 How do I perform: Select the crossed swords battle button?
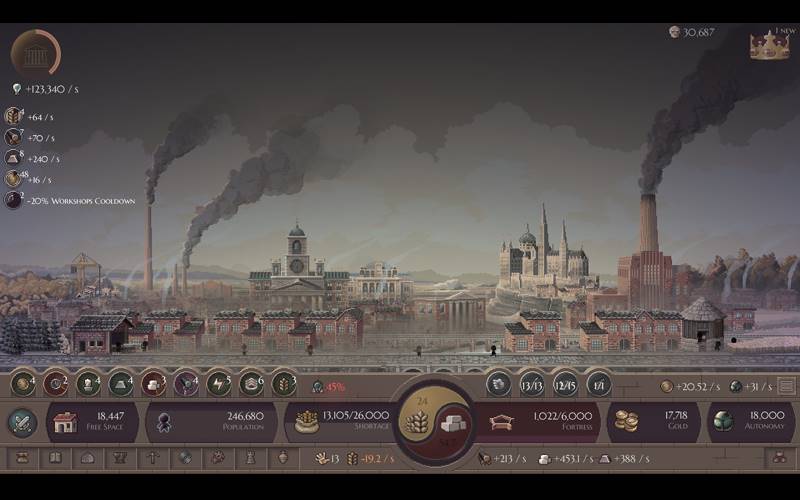(22, 422)
